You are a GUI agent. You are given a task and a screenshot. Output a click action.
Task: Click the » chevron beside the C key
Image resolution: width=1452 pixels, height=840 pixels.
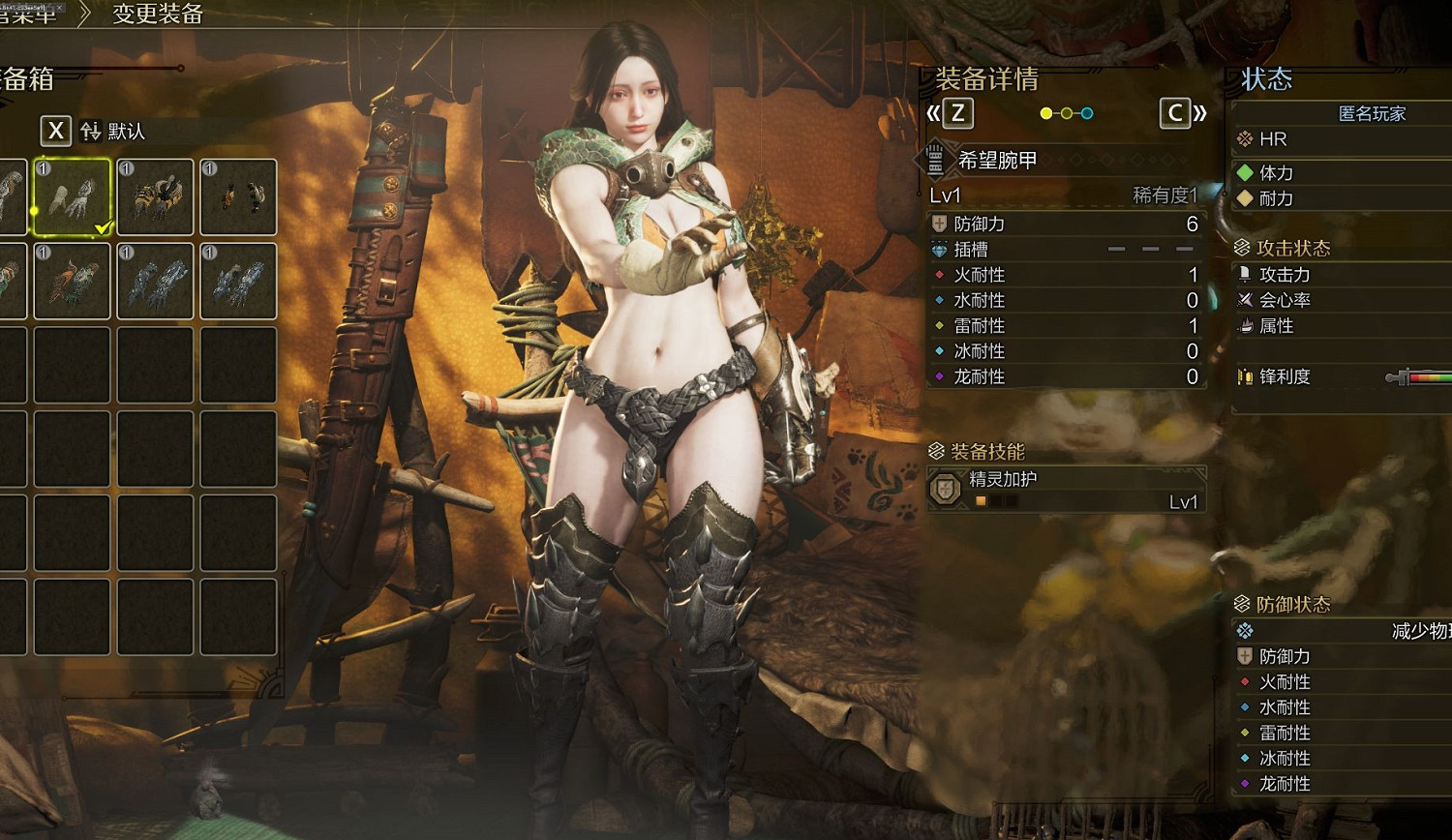pyautogui.click(x=1202, y=113)
